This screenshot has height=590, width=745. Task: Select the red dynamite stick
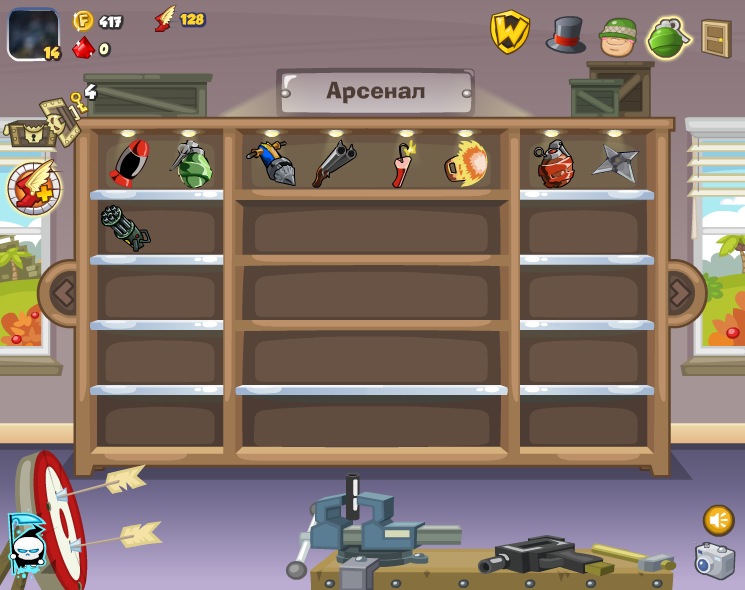(x=402, y=164)
